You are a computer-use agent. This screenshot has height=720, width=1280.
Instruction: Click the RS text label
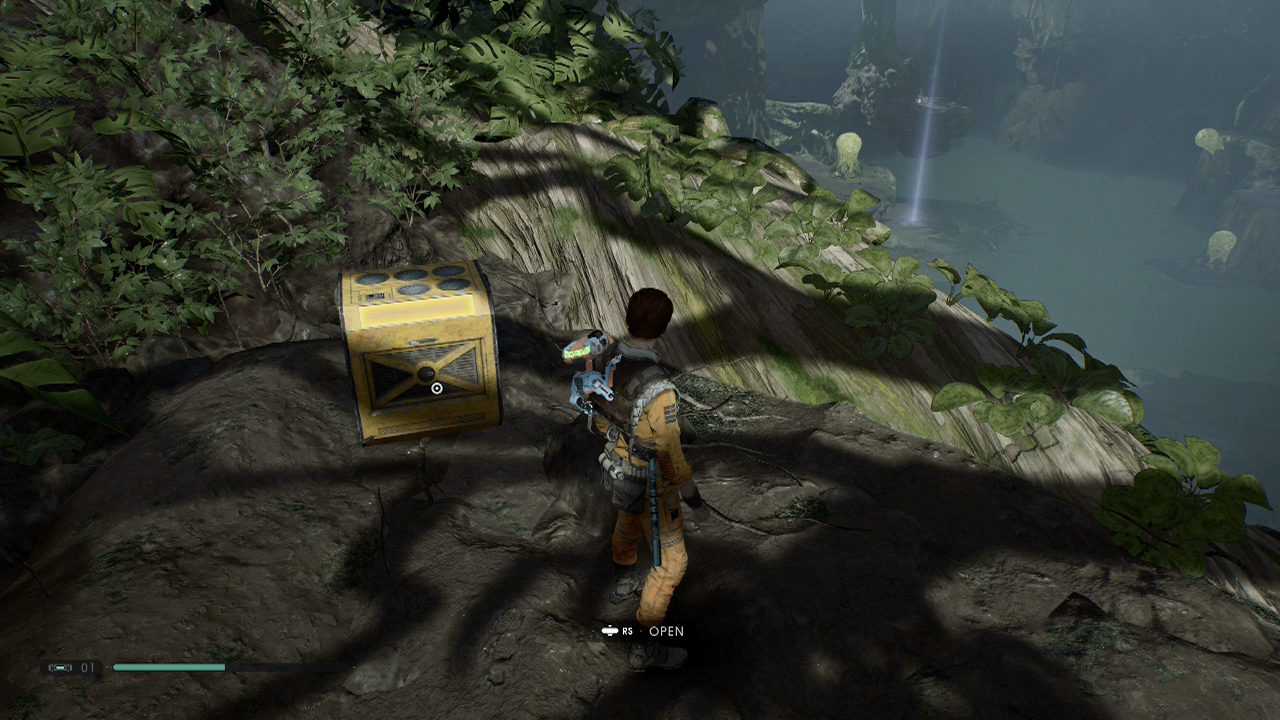tap(626, 631)
